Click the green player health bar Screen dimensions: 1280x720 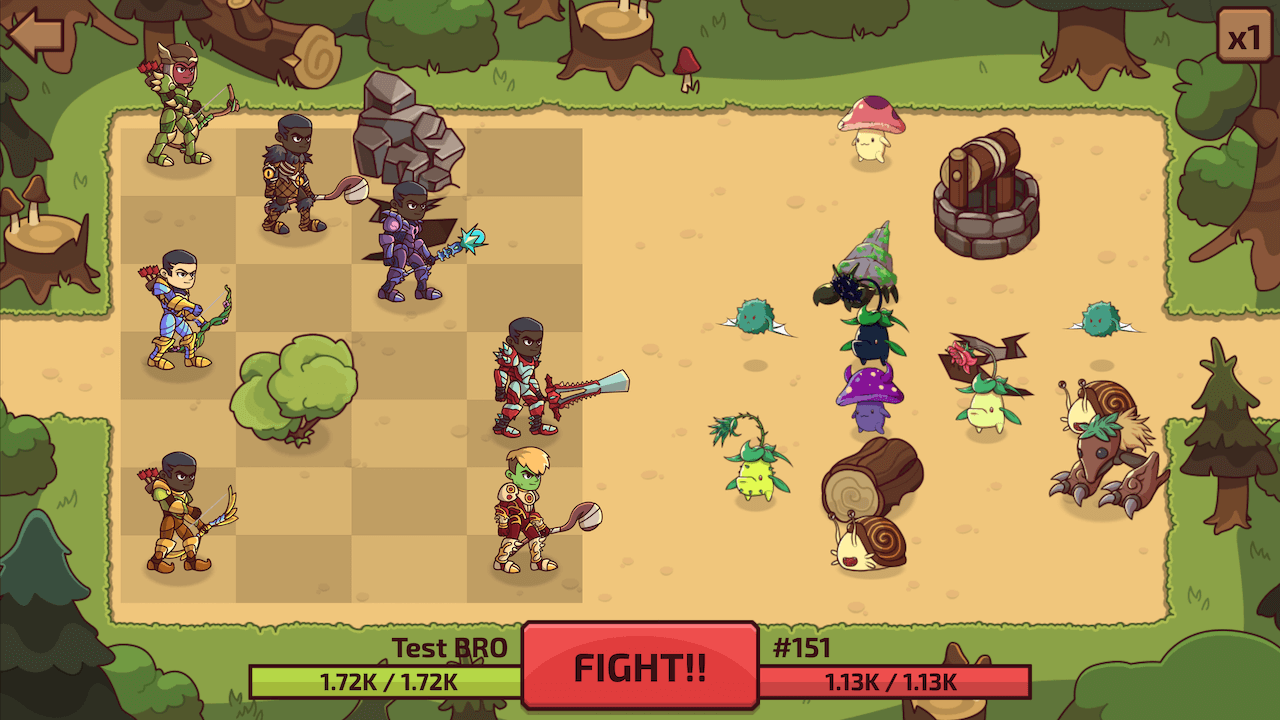[x=382, y=685]
